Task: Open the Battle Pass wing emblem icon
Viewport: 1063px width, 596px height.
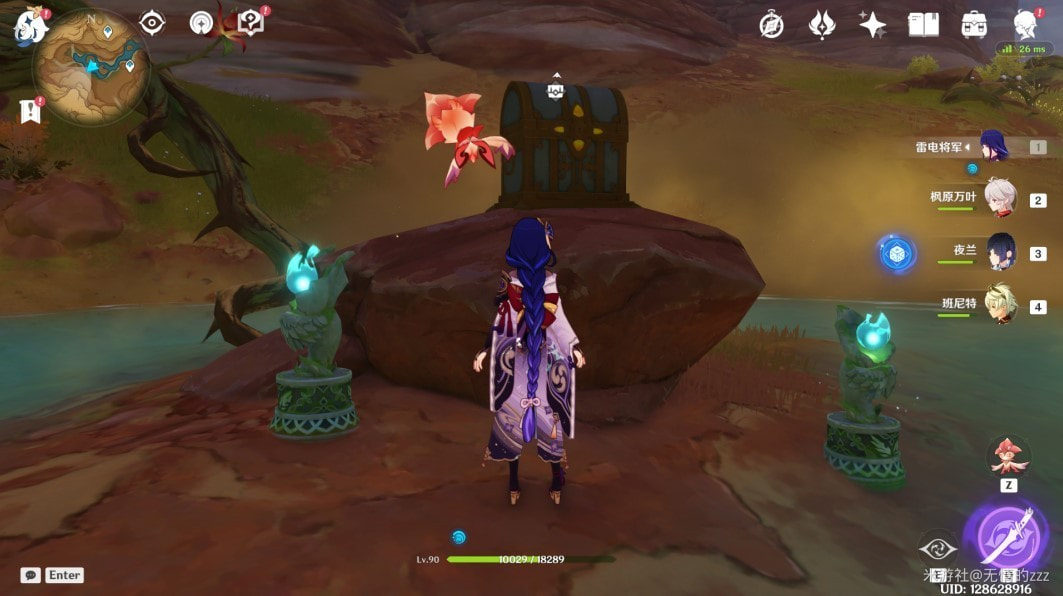Action: (x=822, y=25)
